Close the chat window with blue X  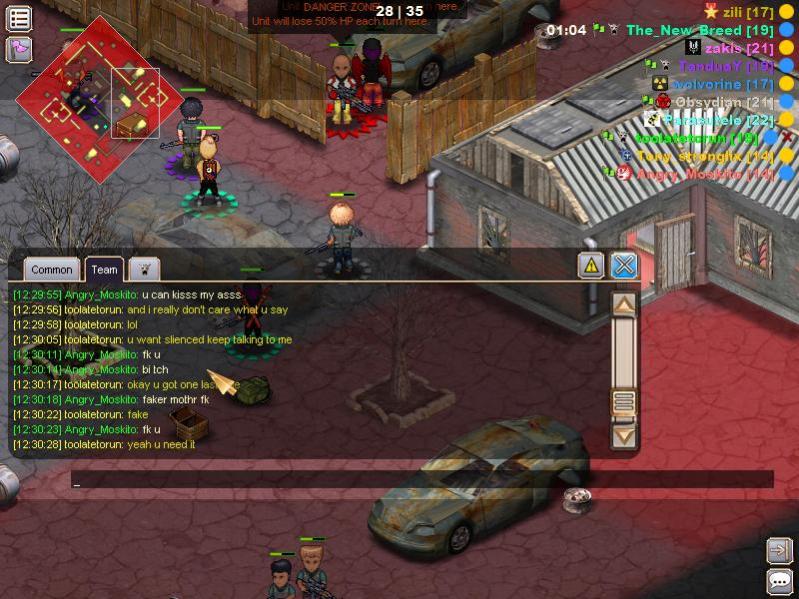(x=624, y=265)
